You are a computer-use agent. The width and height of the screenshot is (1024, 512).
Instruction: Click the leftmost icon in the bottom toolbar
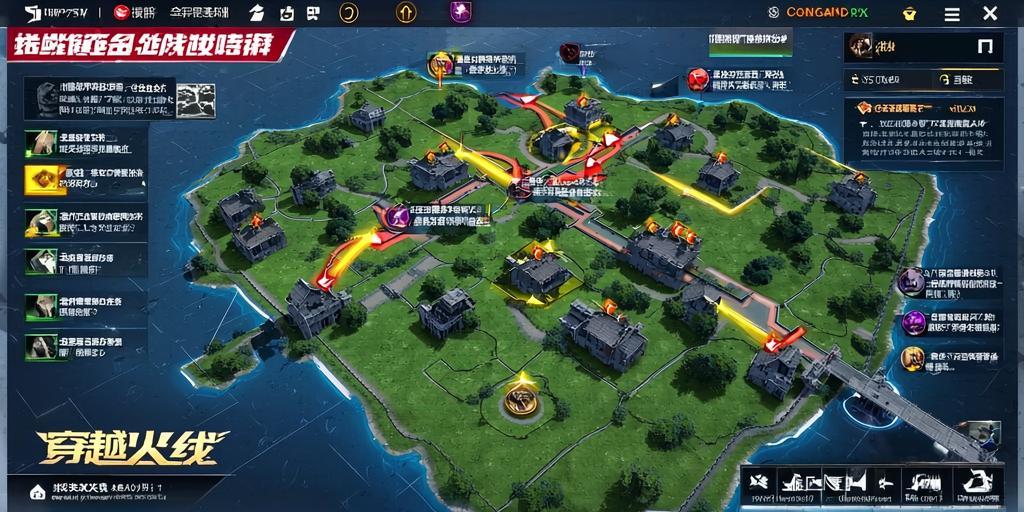click(x=761, y=484)
